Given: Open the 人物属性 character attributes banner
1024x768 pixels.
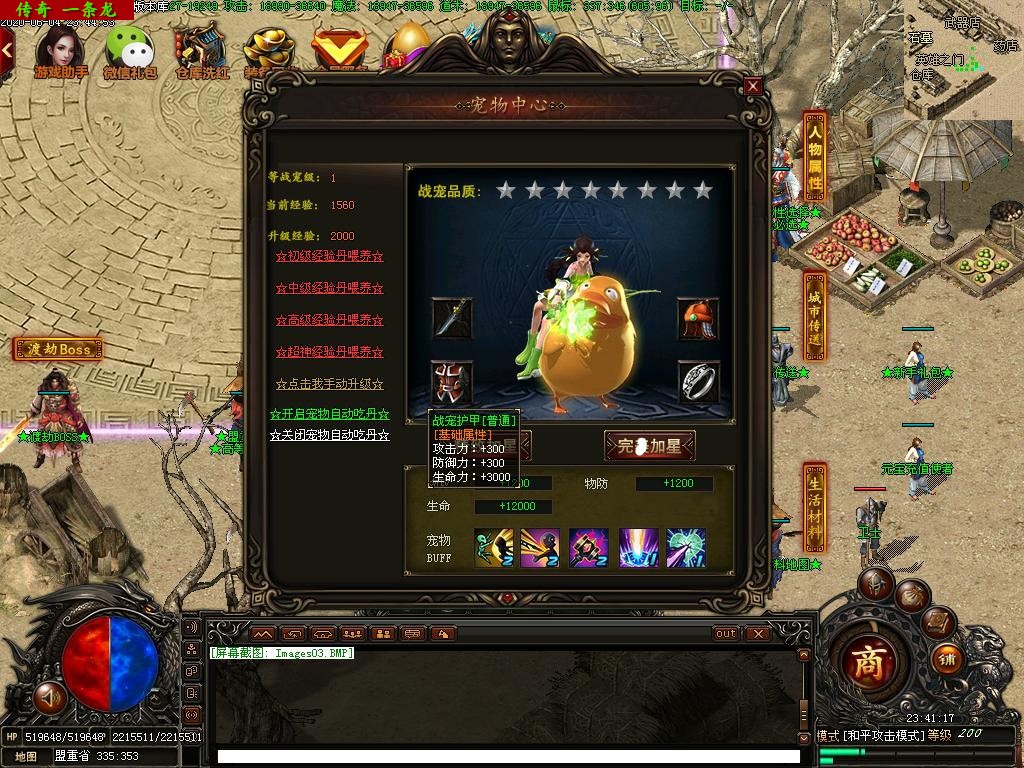Looking at the screenshot, I should click(815, 157).
